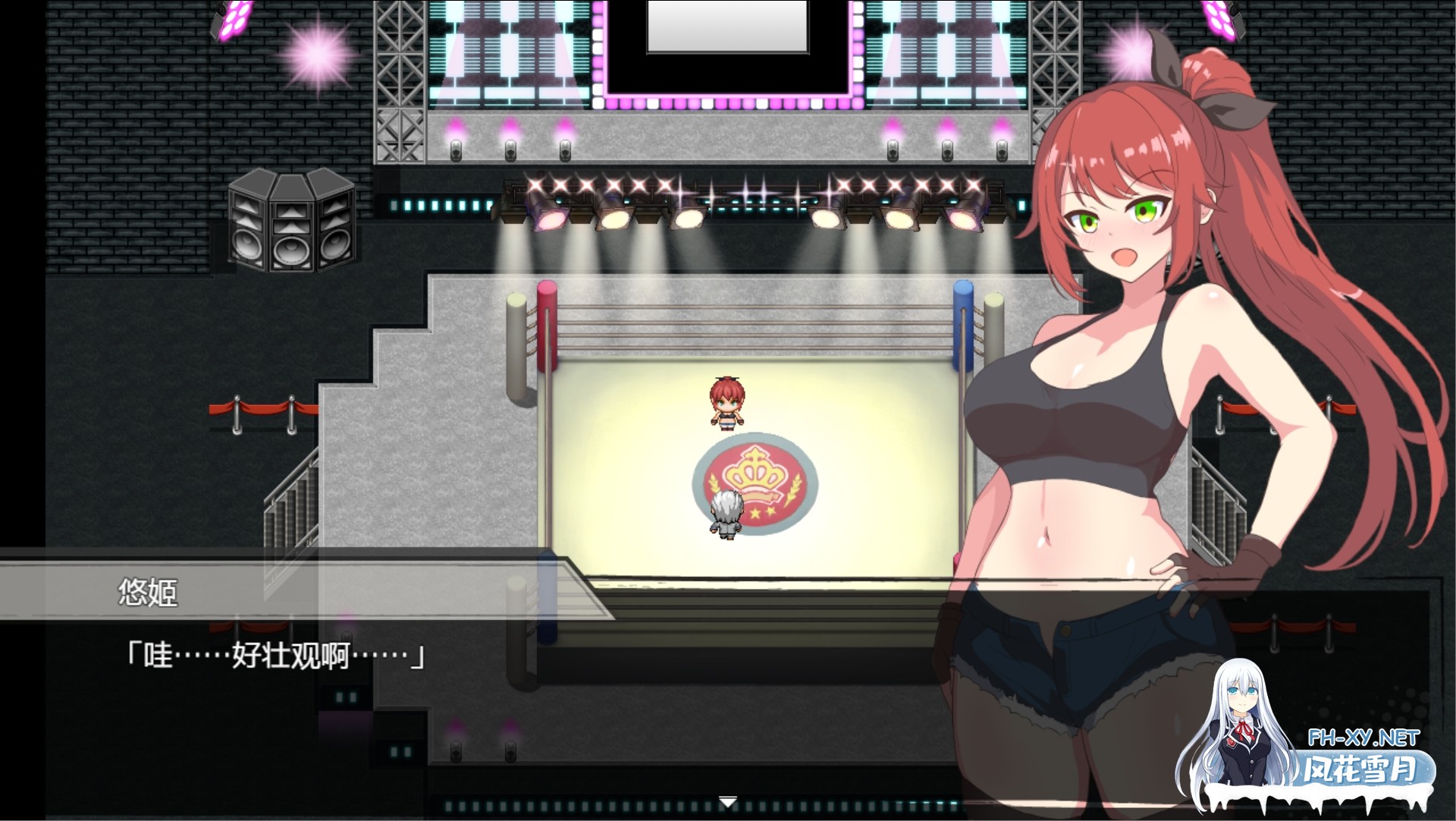Image resolution: width=1456 pixels, height=821 pixels.
Task: Open the next message with the bottom triangle marker
Action: 728,799
